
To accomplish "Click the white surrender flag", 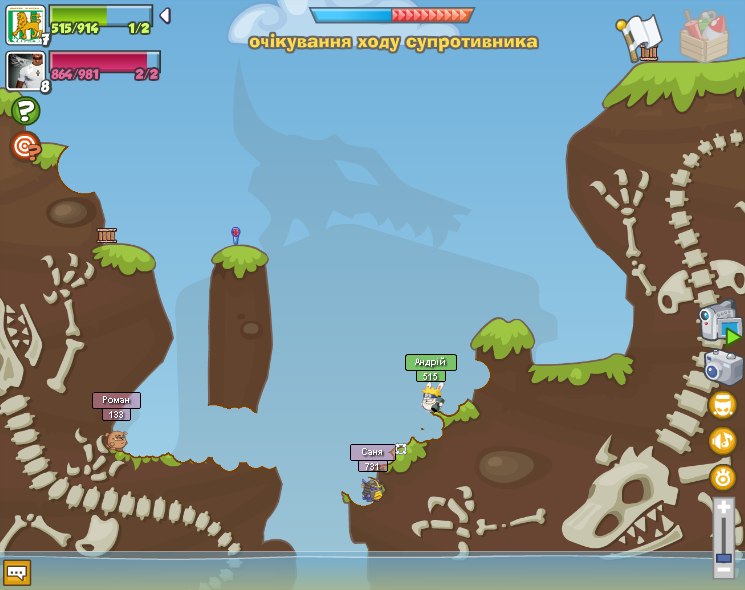I will click(639, 36).
